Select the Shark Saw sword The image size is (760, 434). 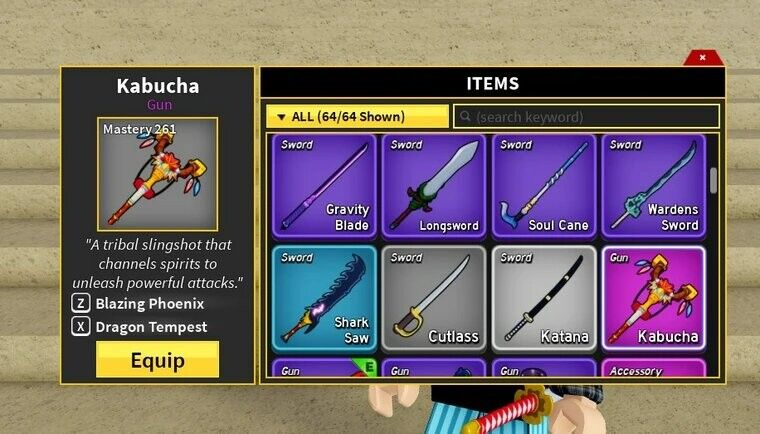pos(324,297)
